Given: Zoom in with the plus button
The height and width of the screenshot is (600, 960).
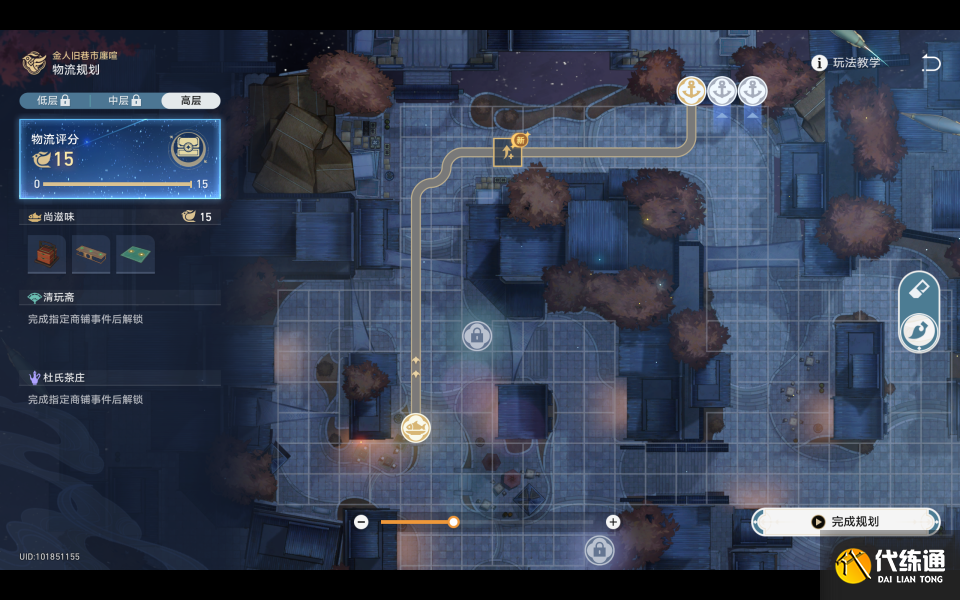Looking at the screenshot, I should [x=613, y=522].
